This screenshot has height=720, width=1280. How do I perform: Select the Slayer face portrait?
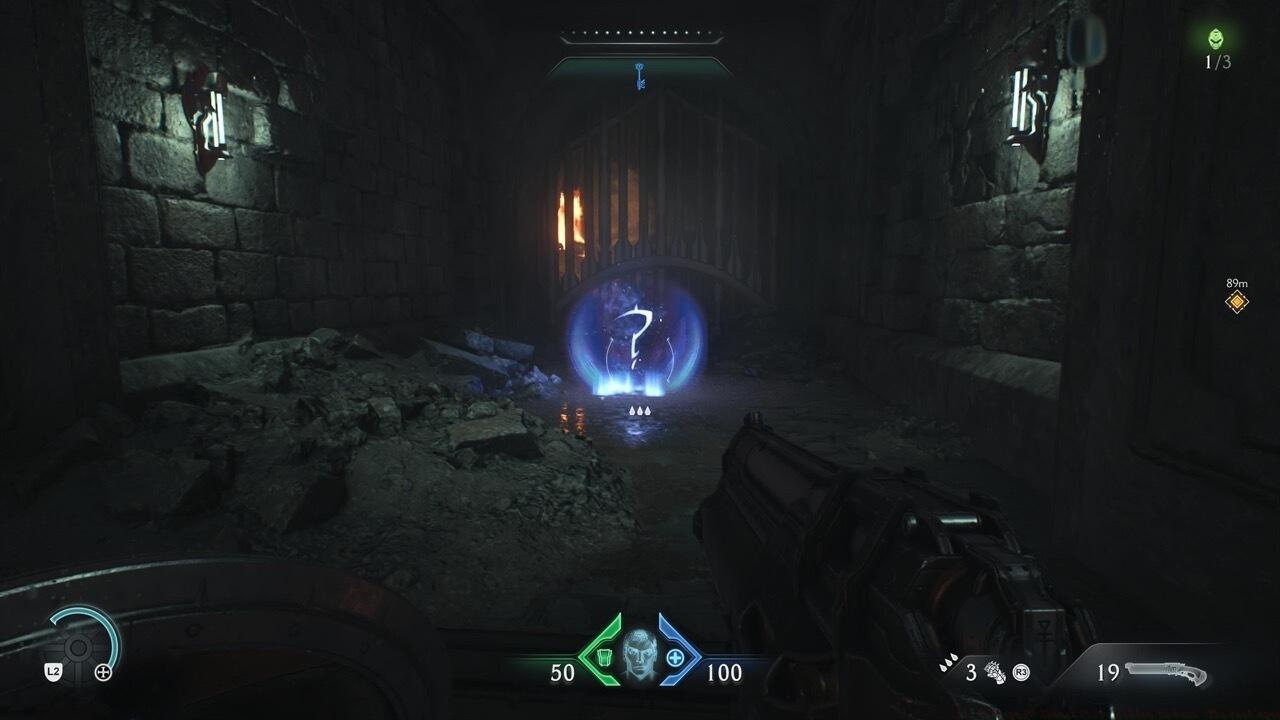coord(638,655)
